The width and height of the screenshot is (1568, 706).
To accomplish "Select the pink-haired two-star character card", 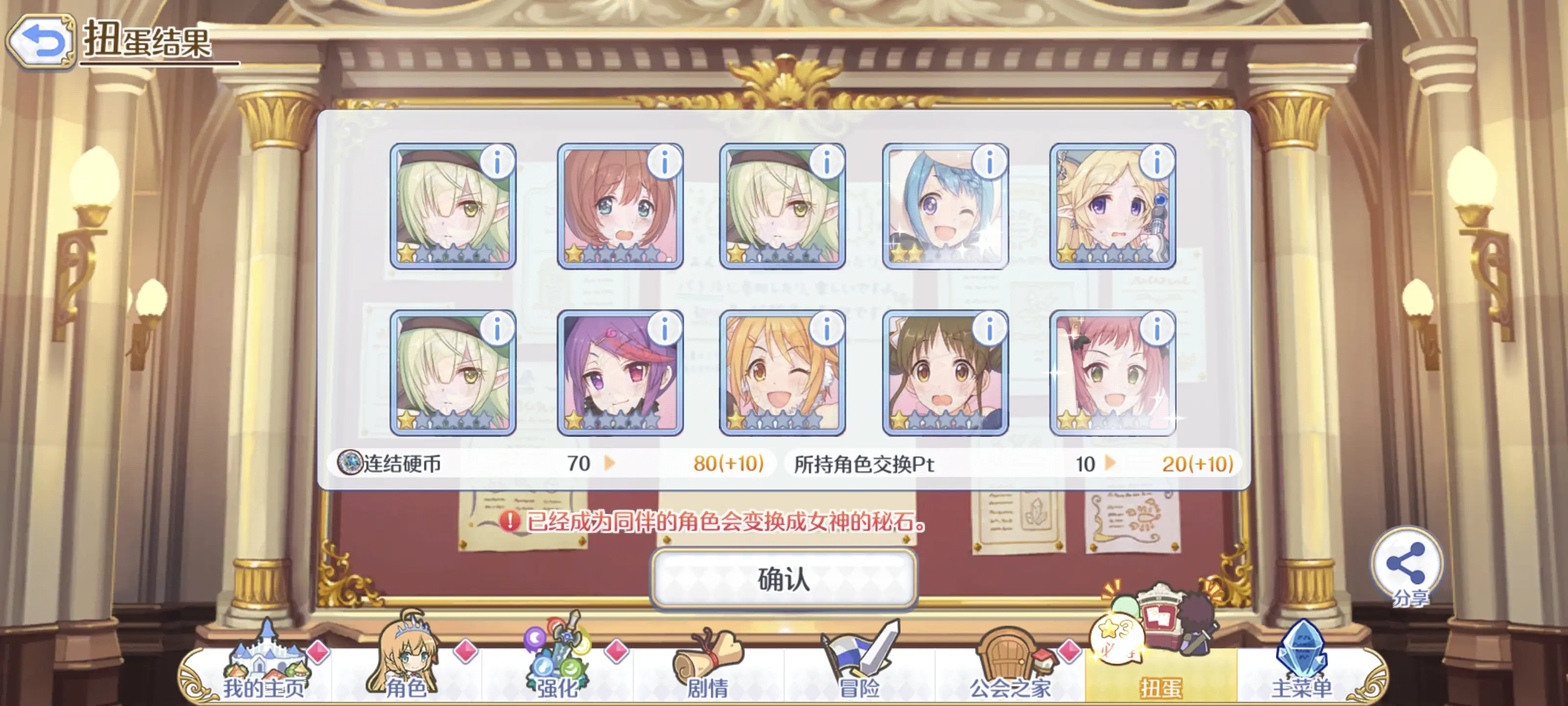I will (1112, 373).
